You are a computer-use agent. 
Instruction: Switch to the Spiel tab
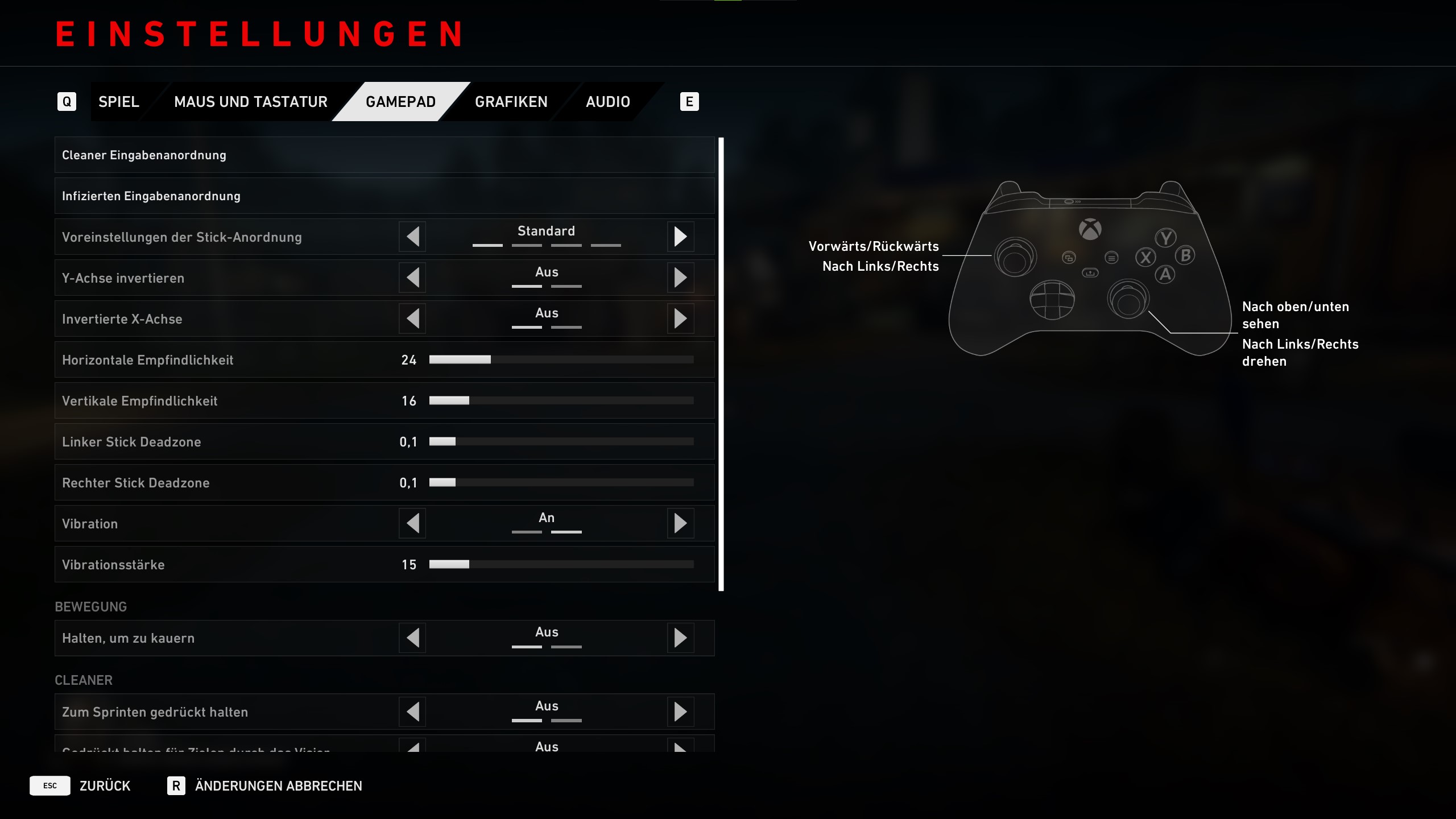(x=118, y=102)
